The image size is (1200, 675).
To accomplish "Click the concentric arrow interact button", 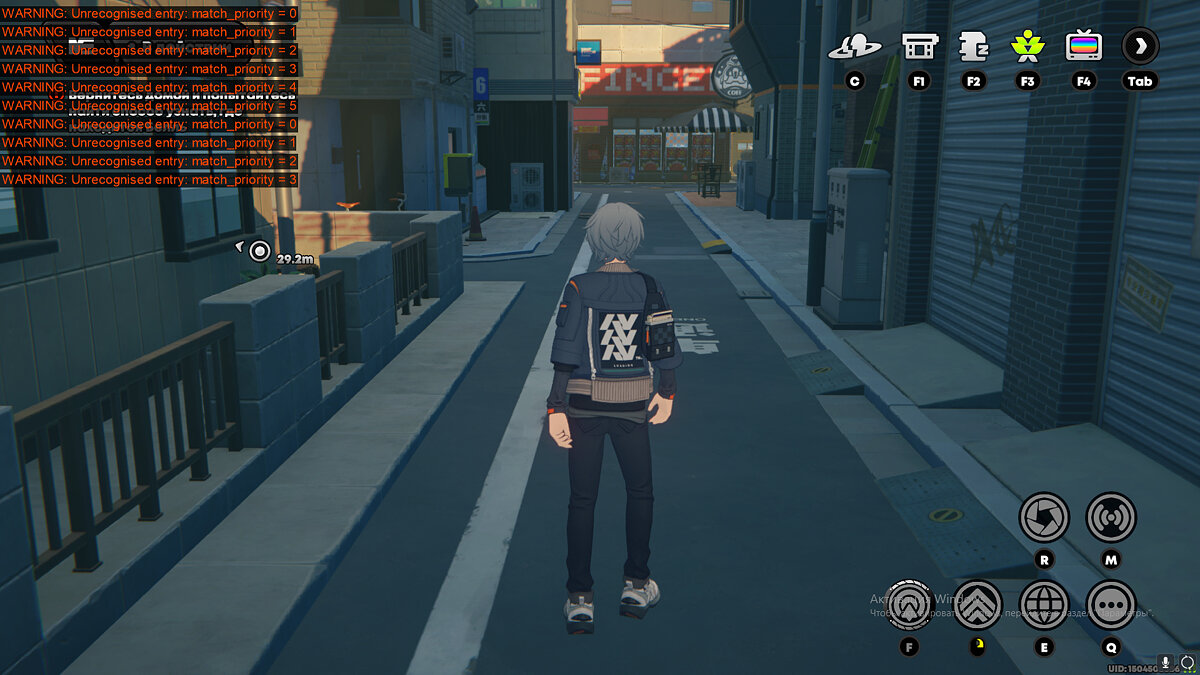I will (910, 605).
